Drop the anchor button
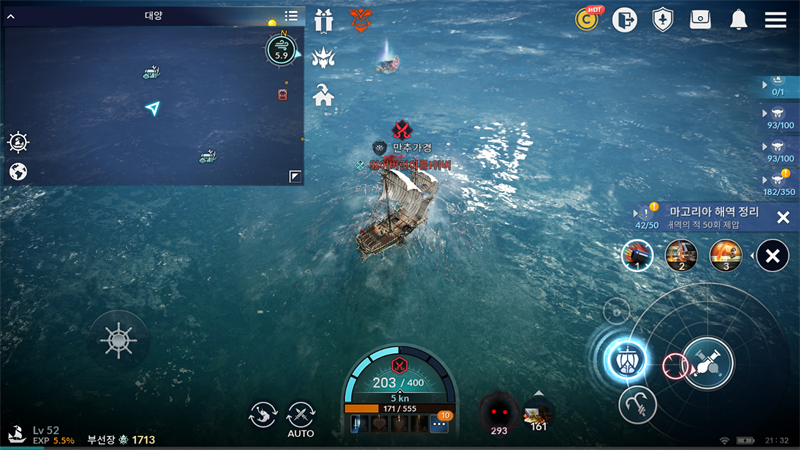This screenshot has width=800, height=450. (637, 403)
